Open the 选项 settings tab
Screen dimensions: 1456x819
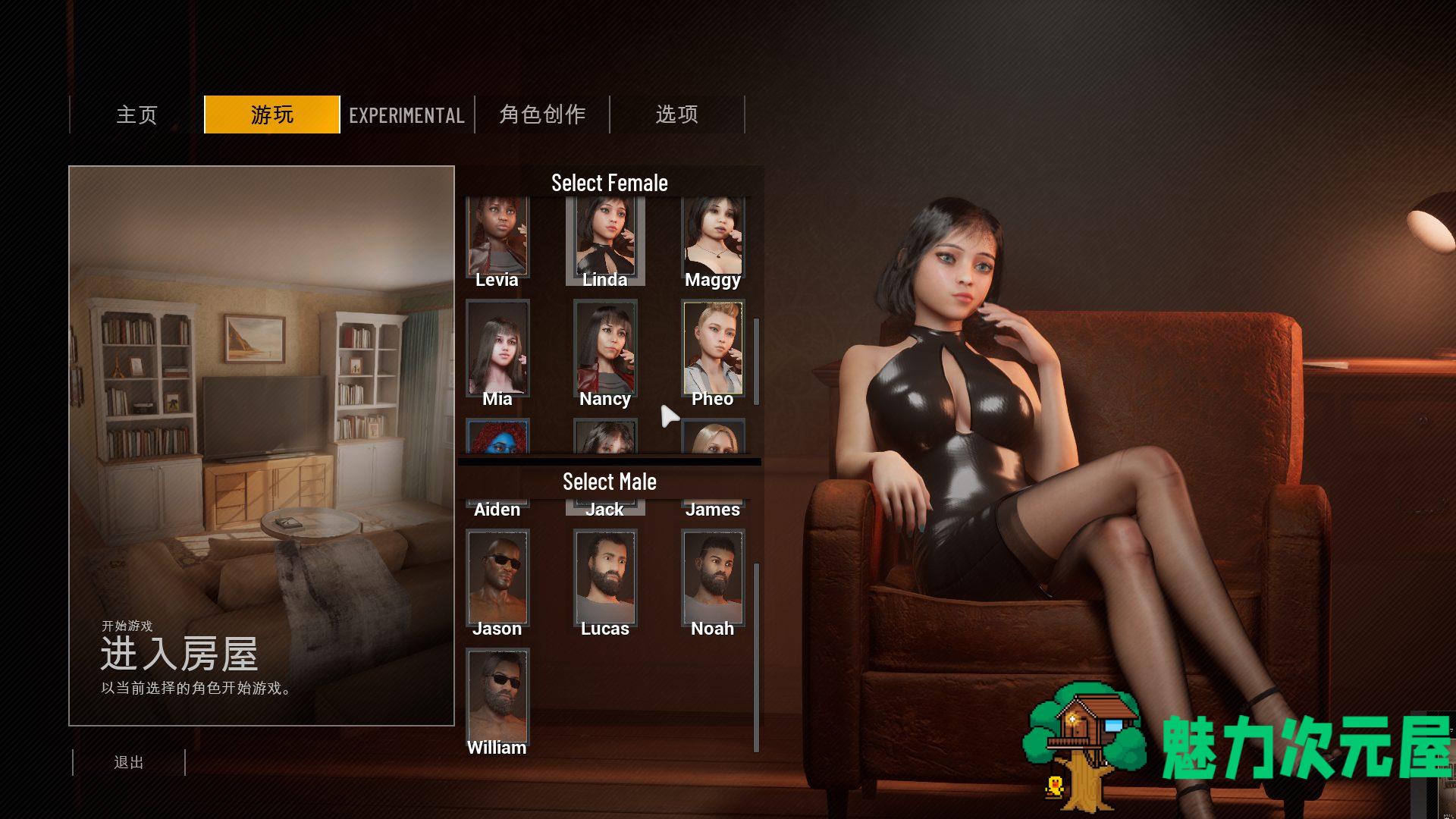coord(676,115)
